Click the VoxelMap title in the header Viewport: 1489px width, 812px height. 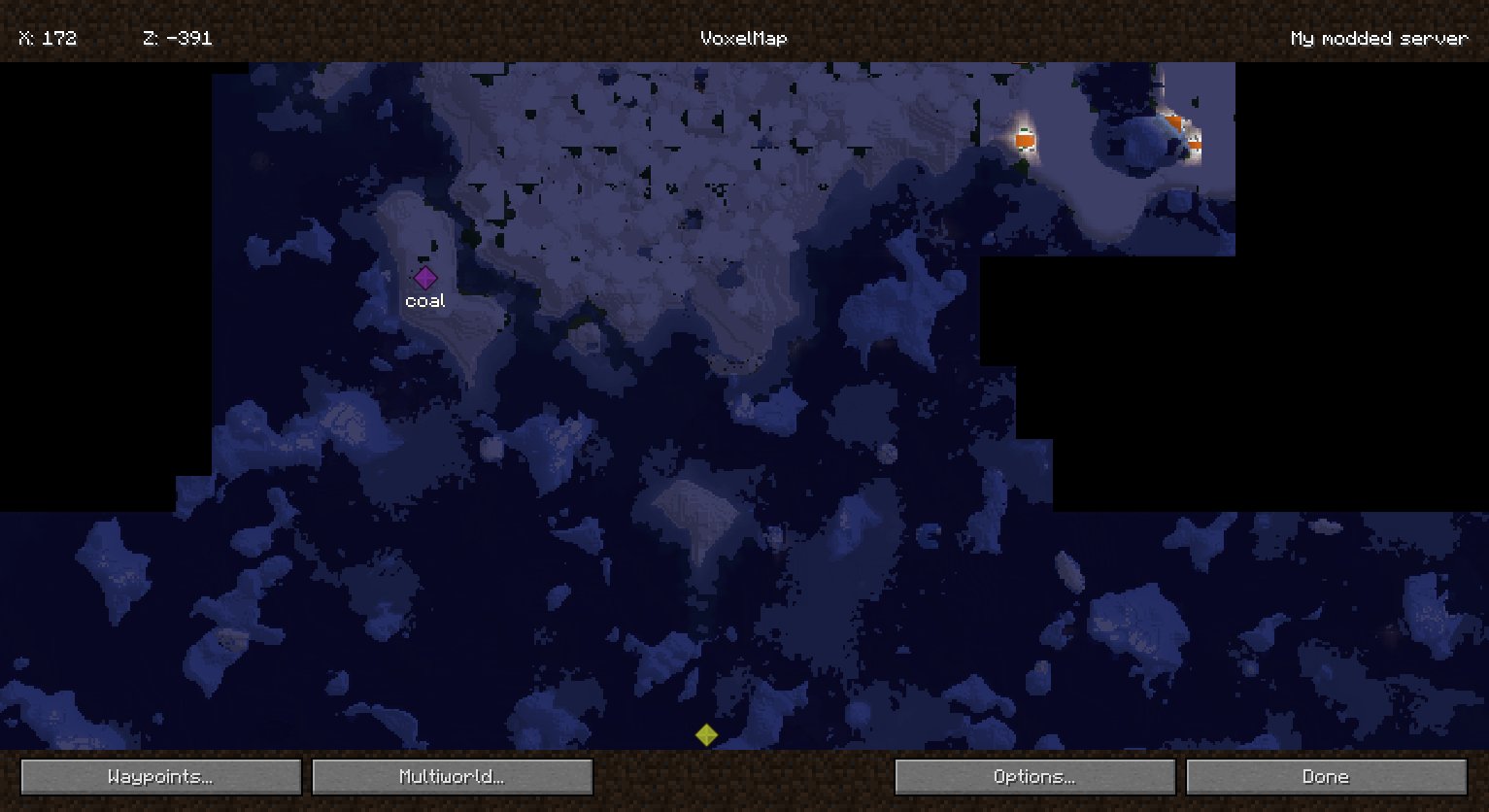[x=743, y=38]
